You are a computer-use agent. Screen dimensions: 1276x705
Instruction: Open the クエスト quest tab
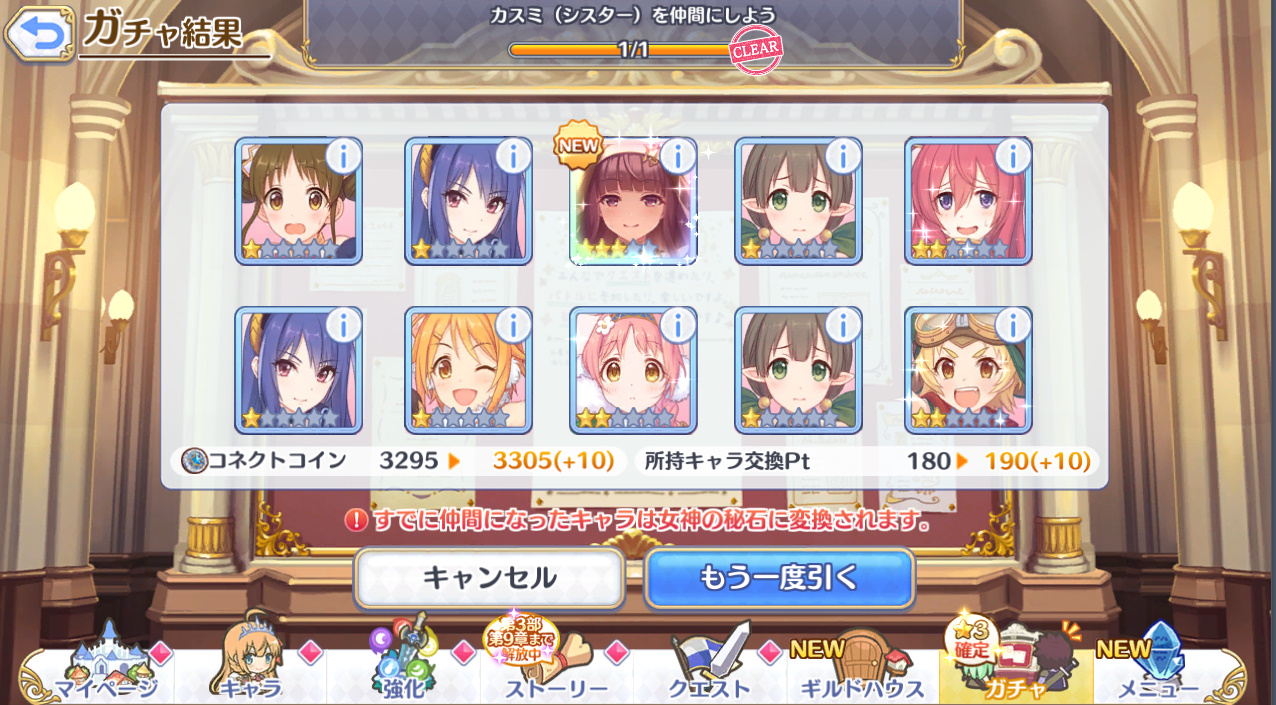(x=710, y=672)
